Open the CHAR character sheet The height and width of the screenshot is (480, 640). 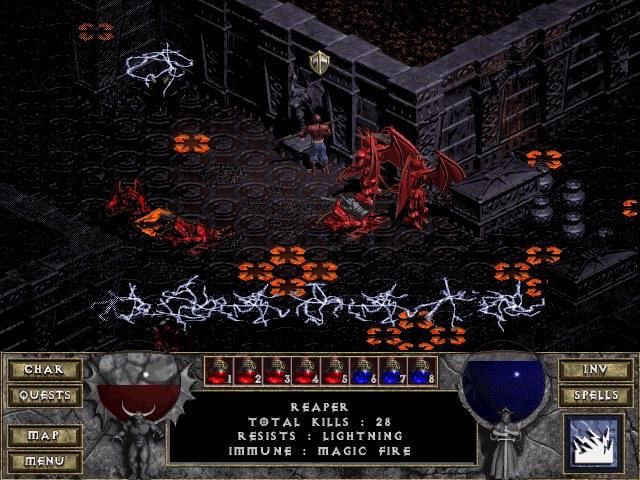point(43,370)
